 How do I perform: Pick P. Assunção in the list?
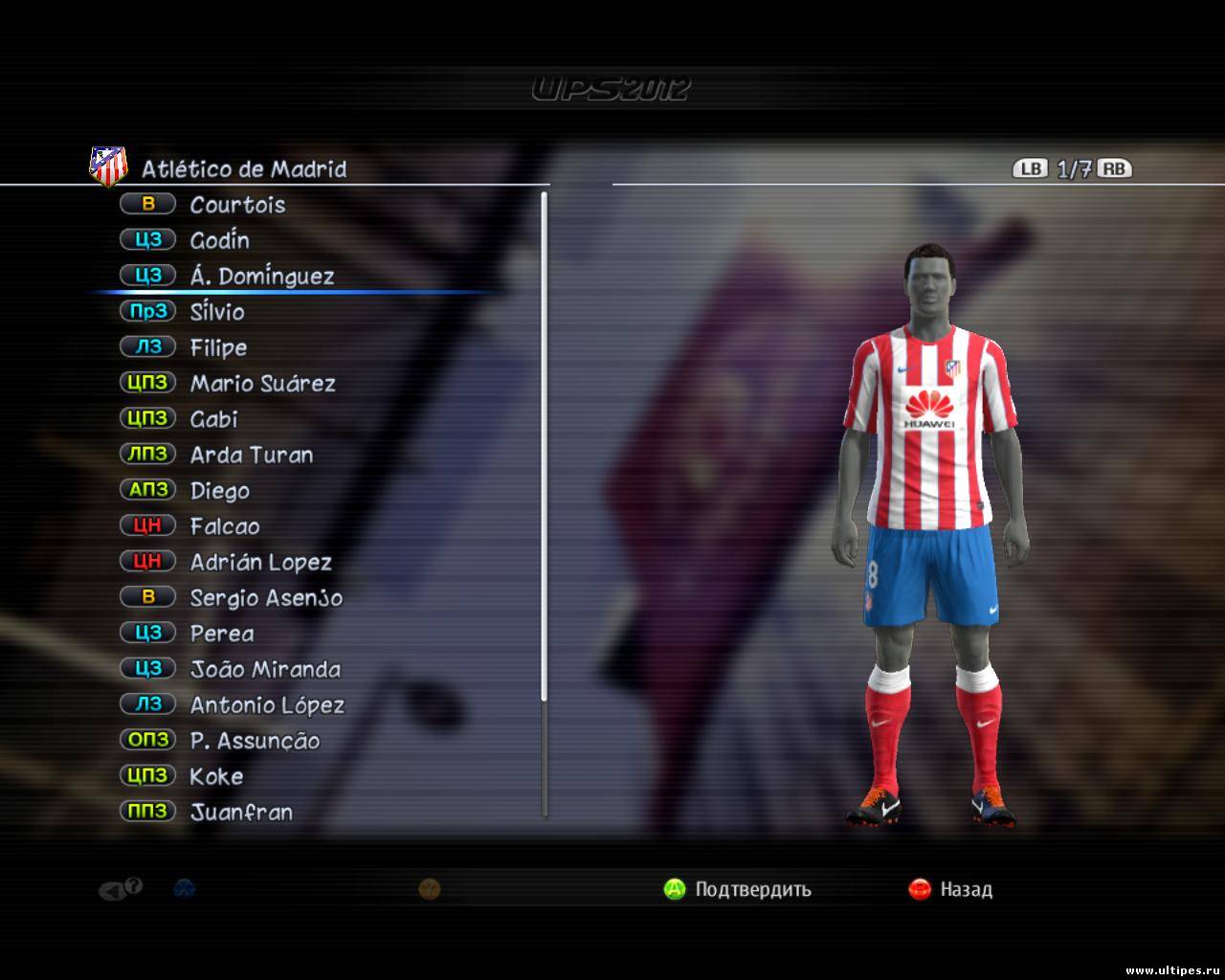(255, 741)
